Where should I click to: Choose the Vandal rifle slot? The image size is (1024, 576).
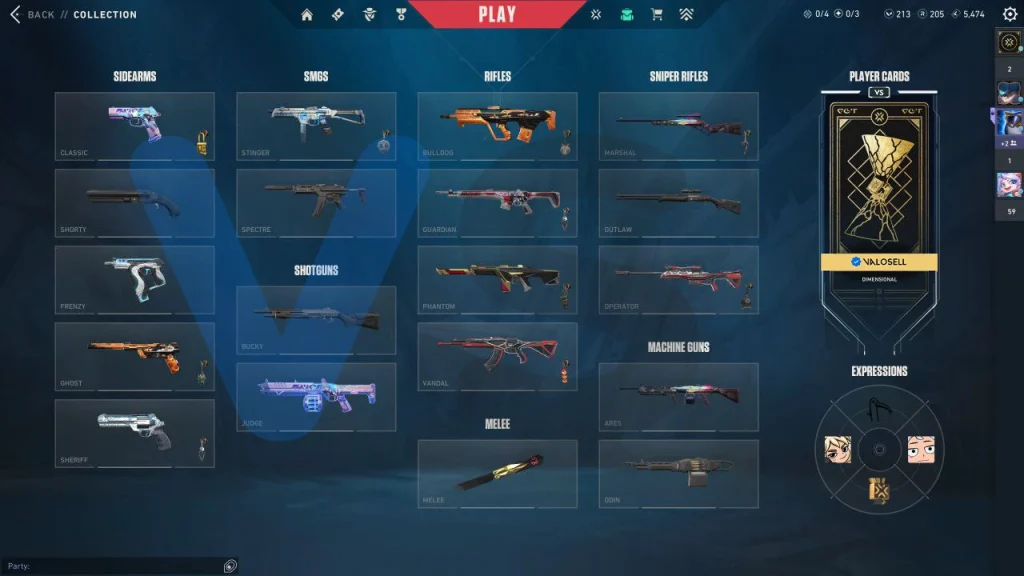point(497,356)
